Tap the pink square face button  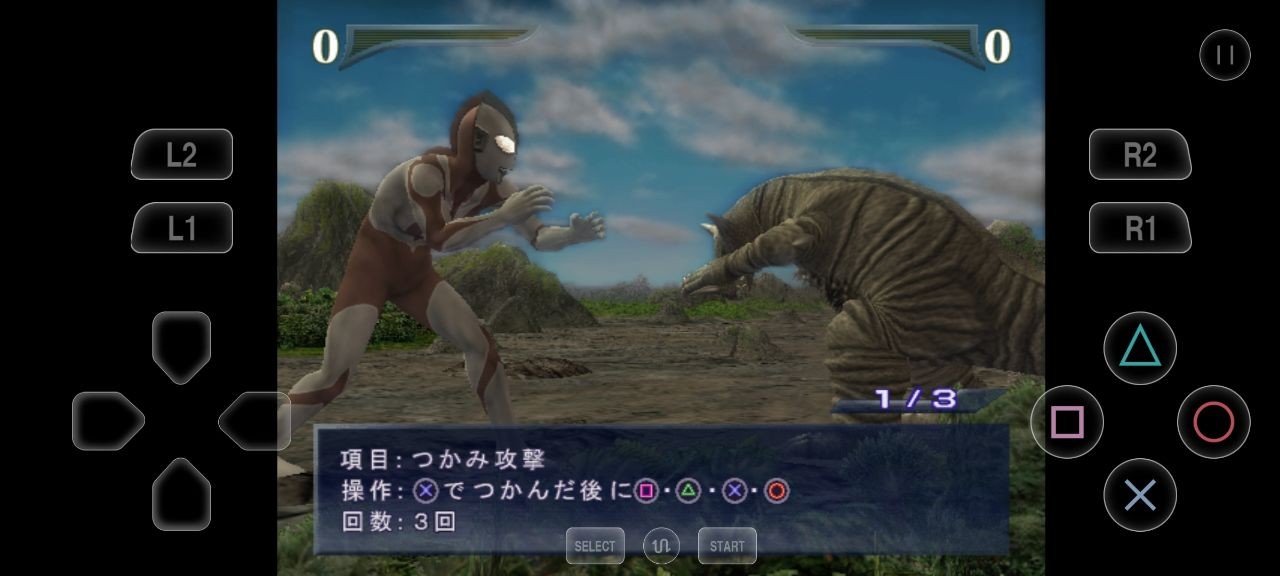click(x=1067, y=422)
